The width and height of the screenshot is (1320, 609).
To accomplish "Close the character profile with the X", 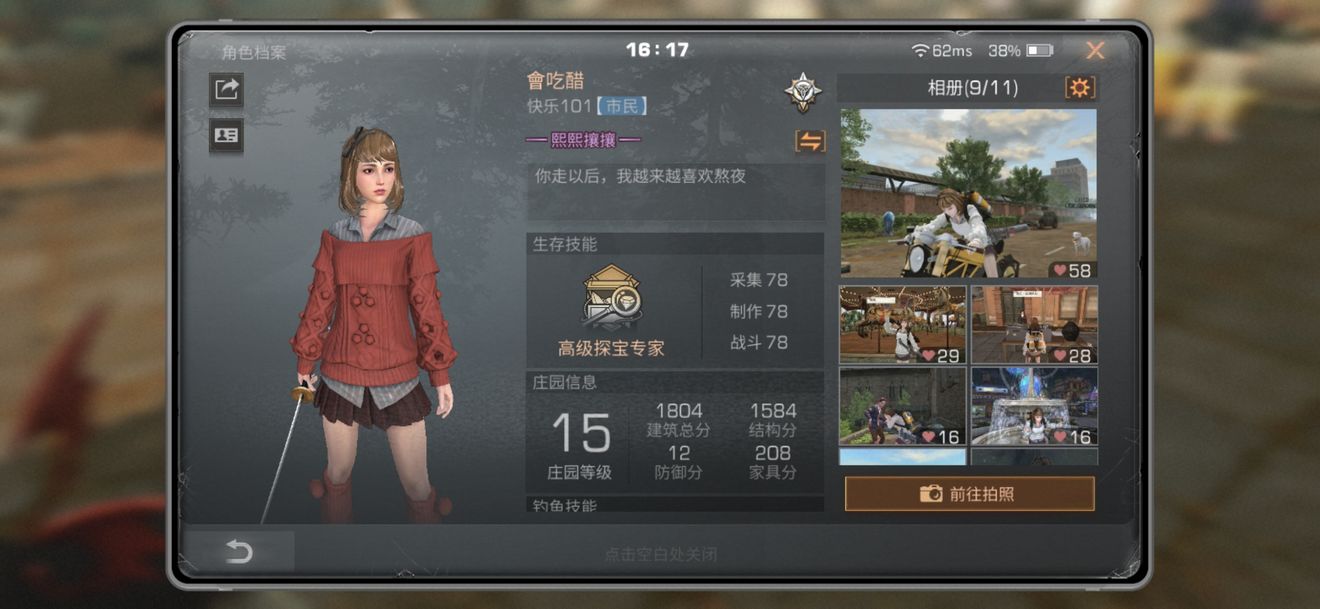I will pyautogui.click(x=1095, y=51).
